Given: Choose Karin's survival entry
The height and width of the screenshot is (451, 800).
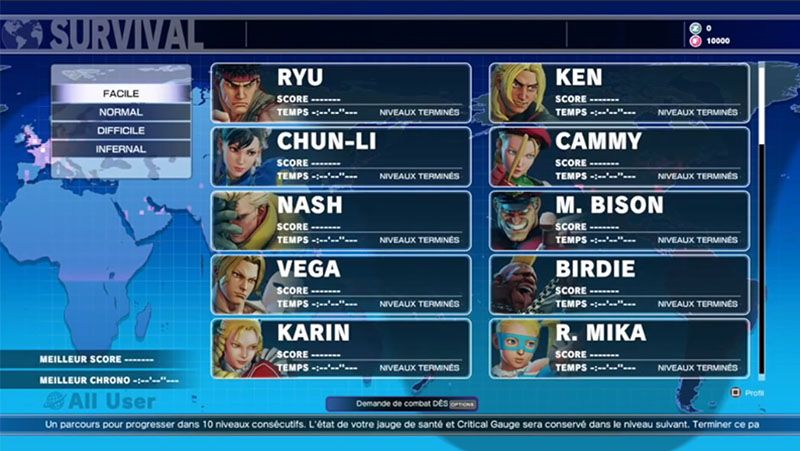Looking at the screenshot, I should (x=341, y=349).
